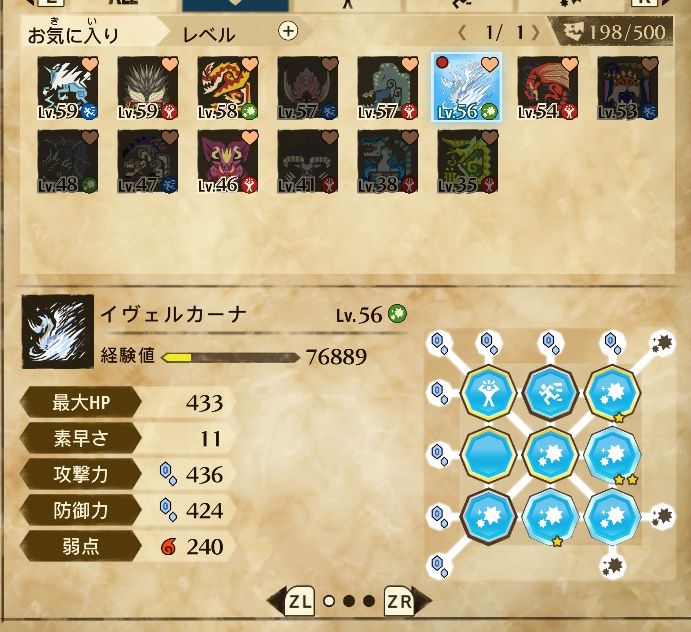Go to the previous monster list page
The height and width of the screenshot is (632, 691).
[x=462, y=32]
